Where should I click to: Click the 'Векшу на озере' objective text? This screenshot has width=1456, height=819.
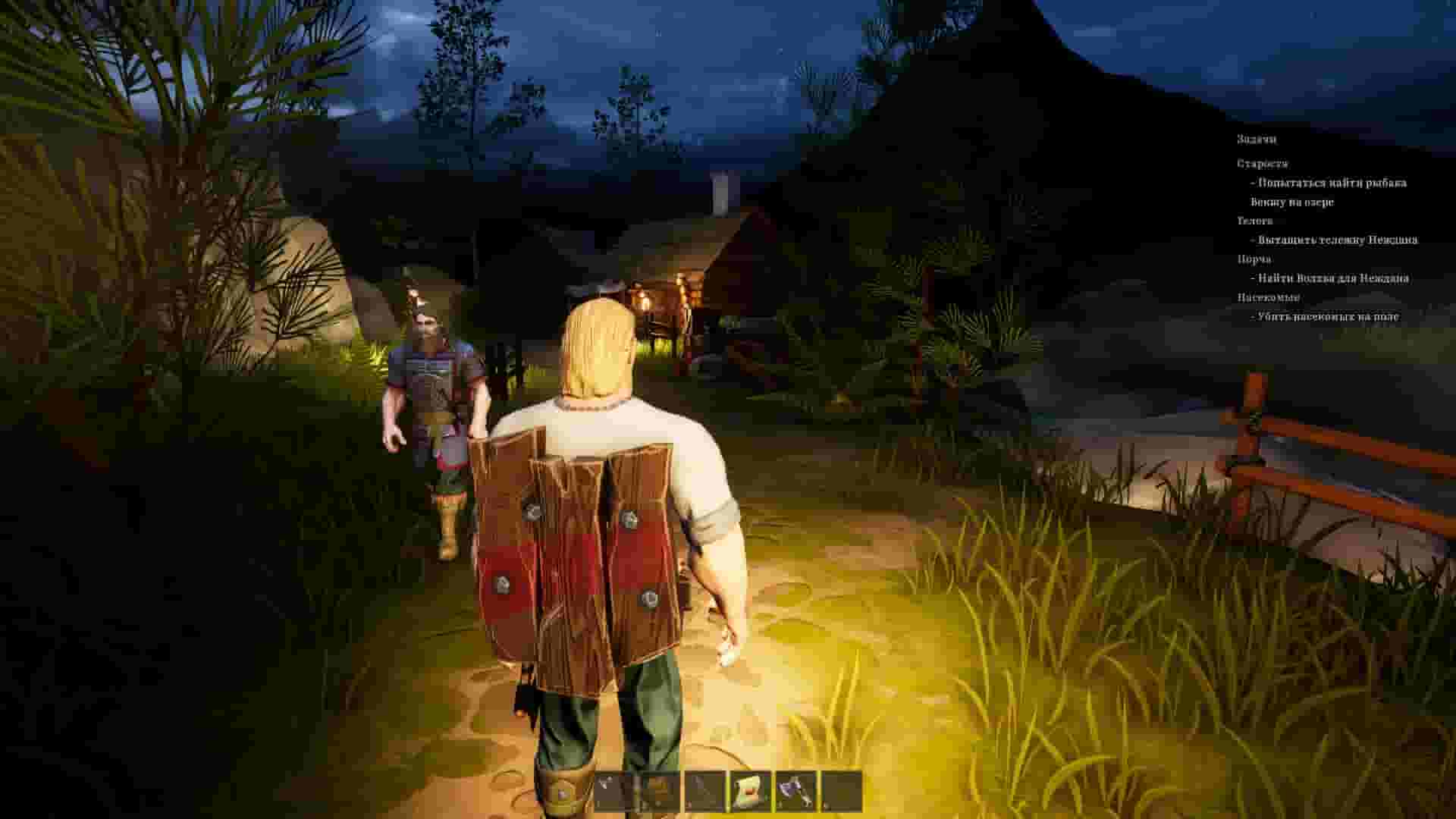coord(1292,203)
